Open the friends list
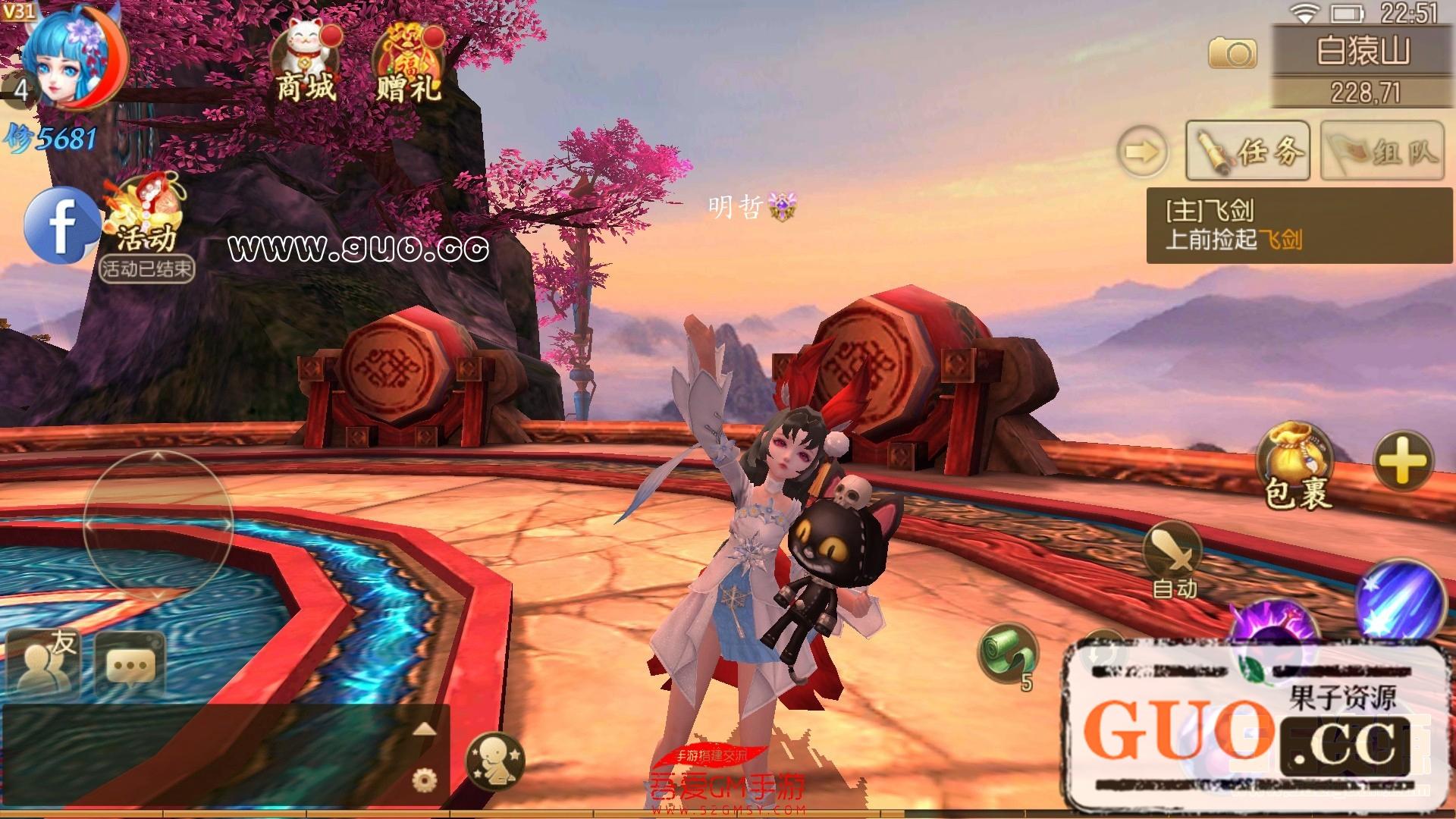This screenshot has height=819, width=1456. tap(45, 664)
